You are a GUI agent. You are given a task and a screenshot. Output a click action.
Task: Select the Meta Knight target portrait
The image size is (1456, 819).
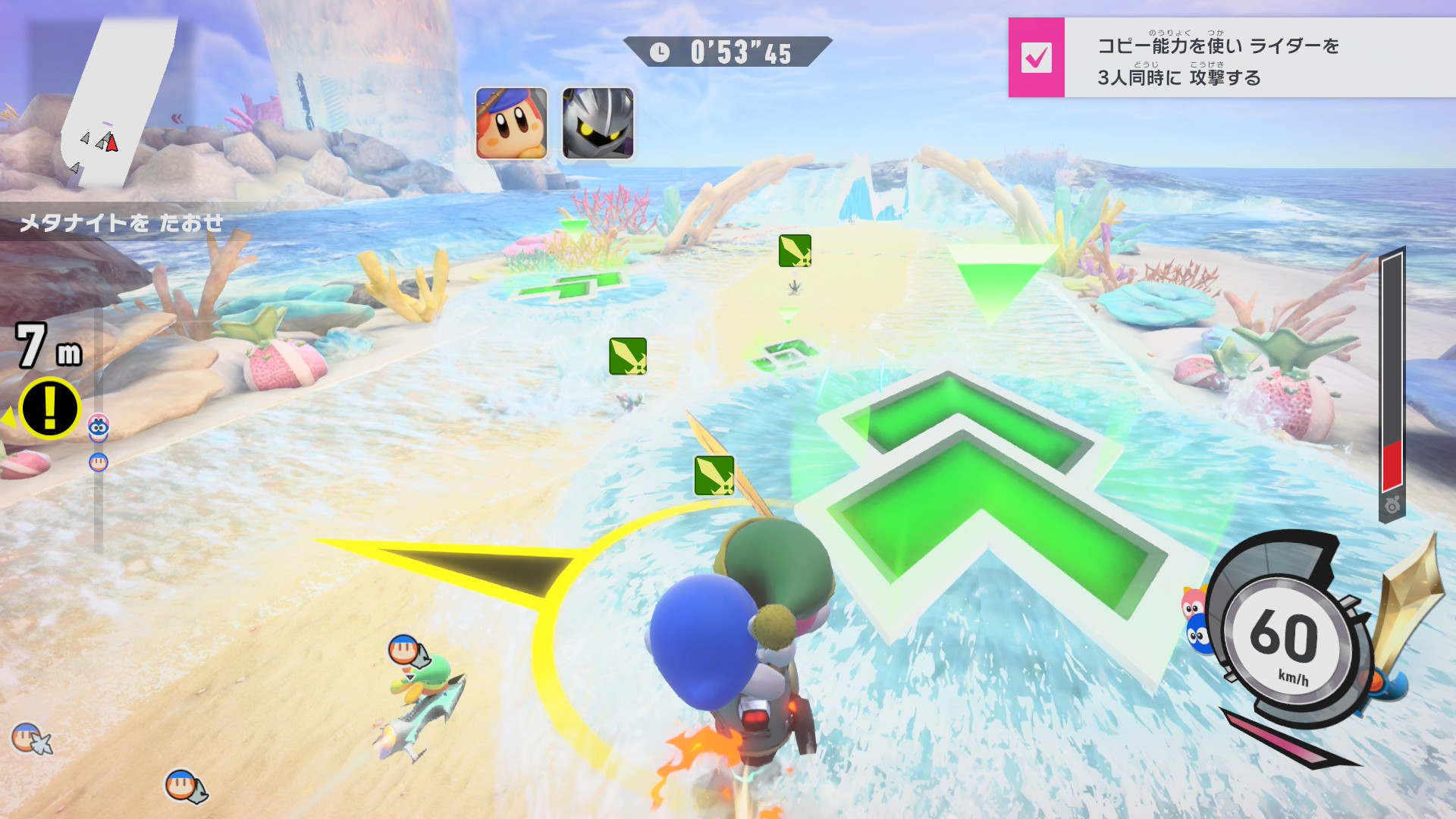click(598, 123)
